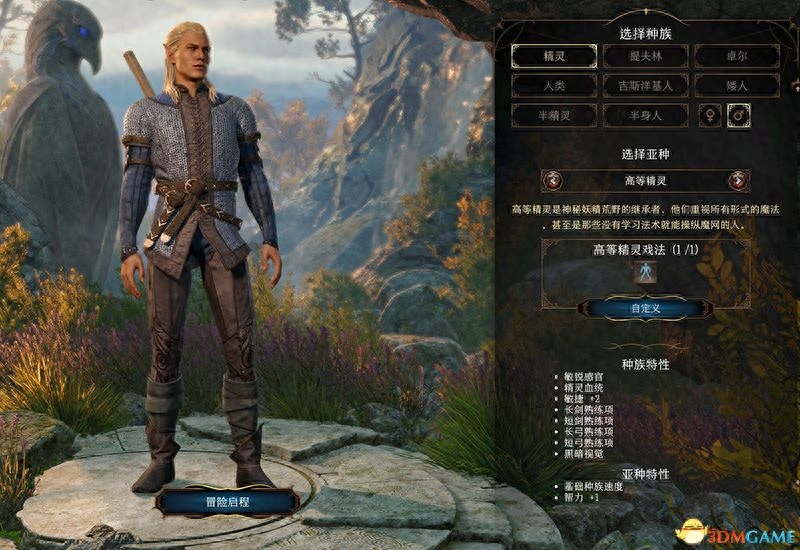Select the 人类 (Human) race
The height and width of the screenshot is (550, 800).
tap(552, 86)
